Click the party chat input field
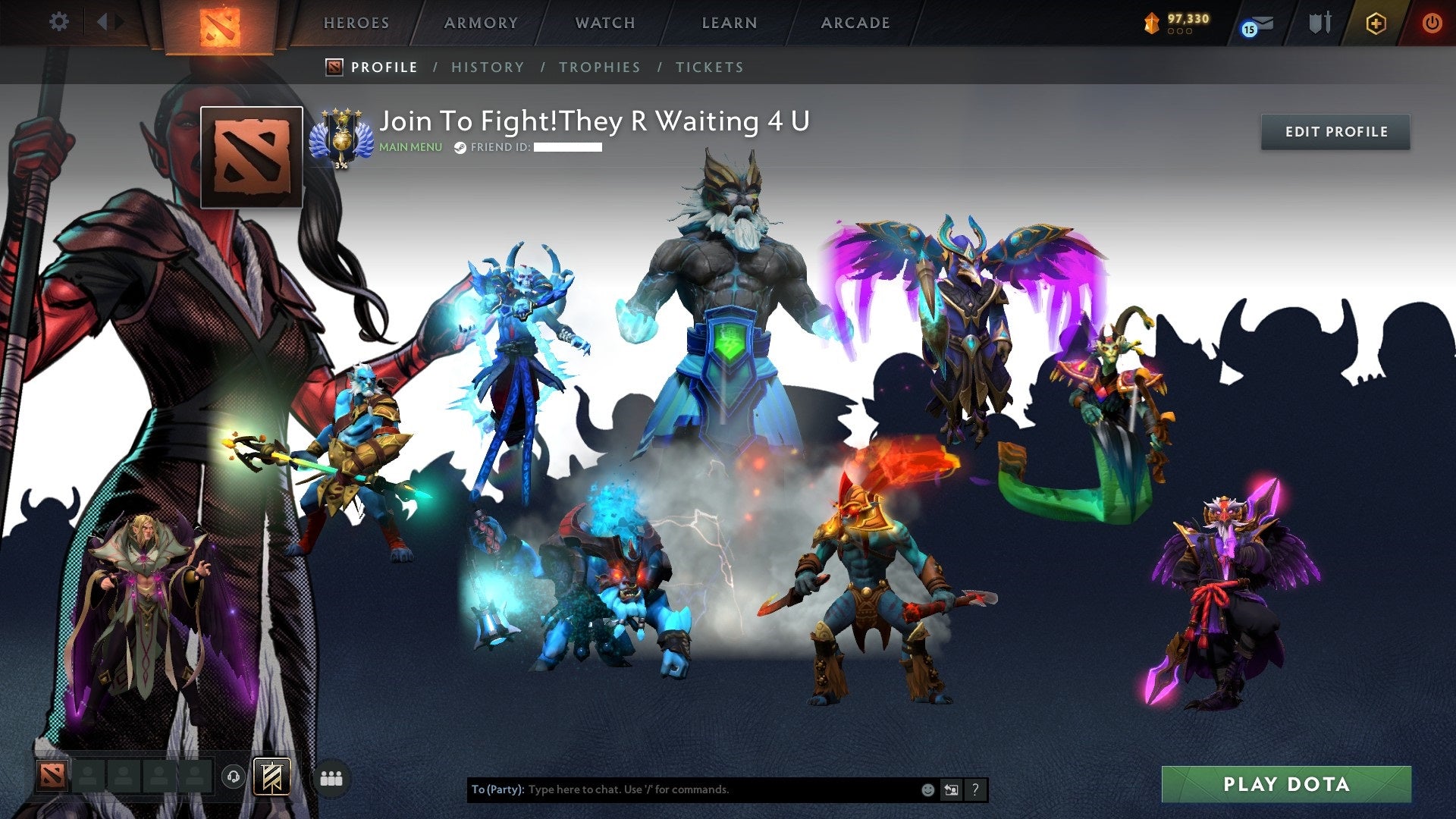Viewport: 1456px width, 819px height. (x=682, y=789)
